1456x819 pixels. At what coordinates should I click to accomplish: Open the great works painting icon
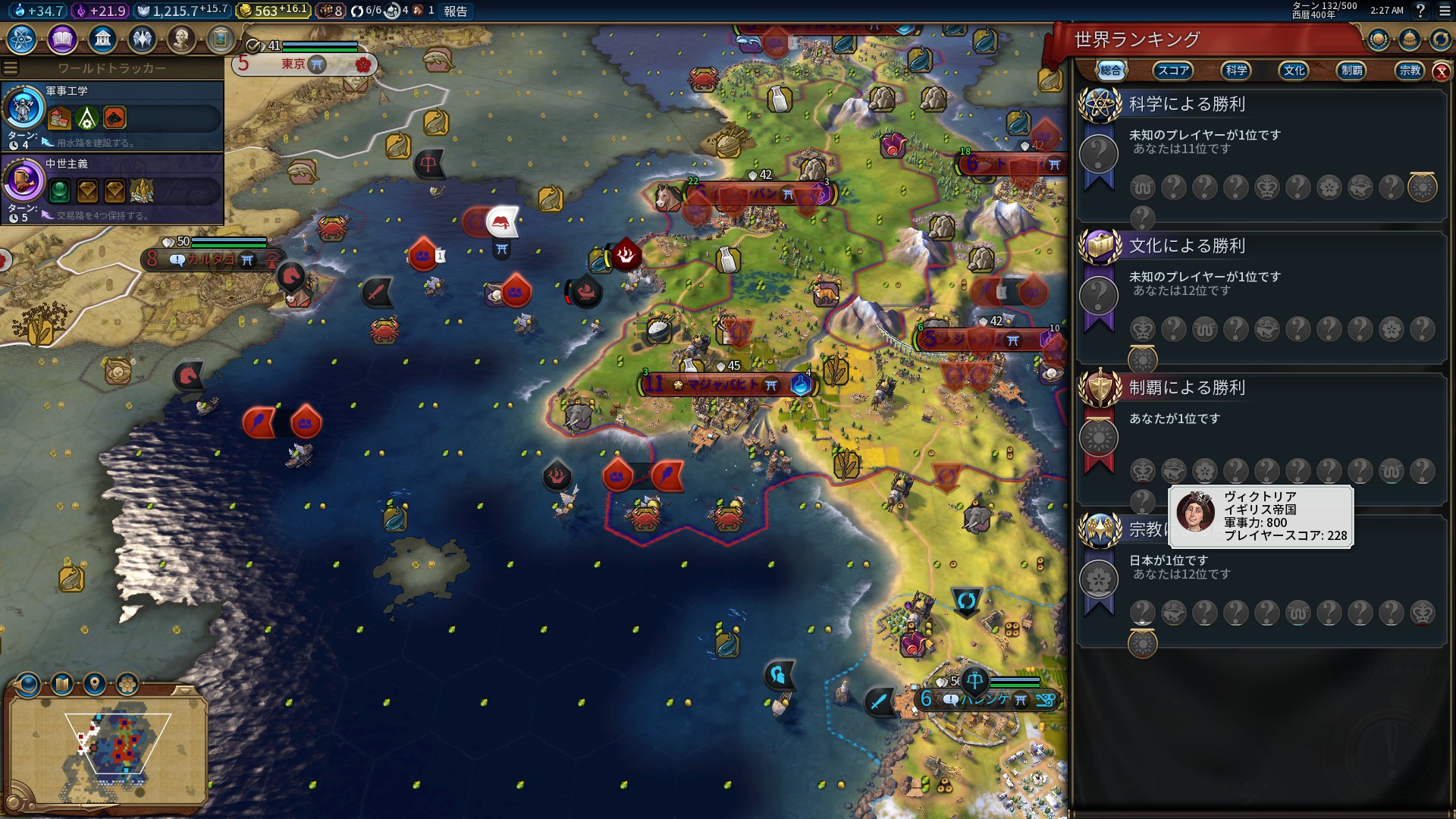(x=221, y=39)
